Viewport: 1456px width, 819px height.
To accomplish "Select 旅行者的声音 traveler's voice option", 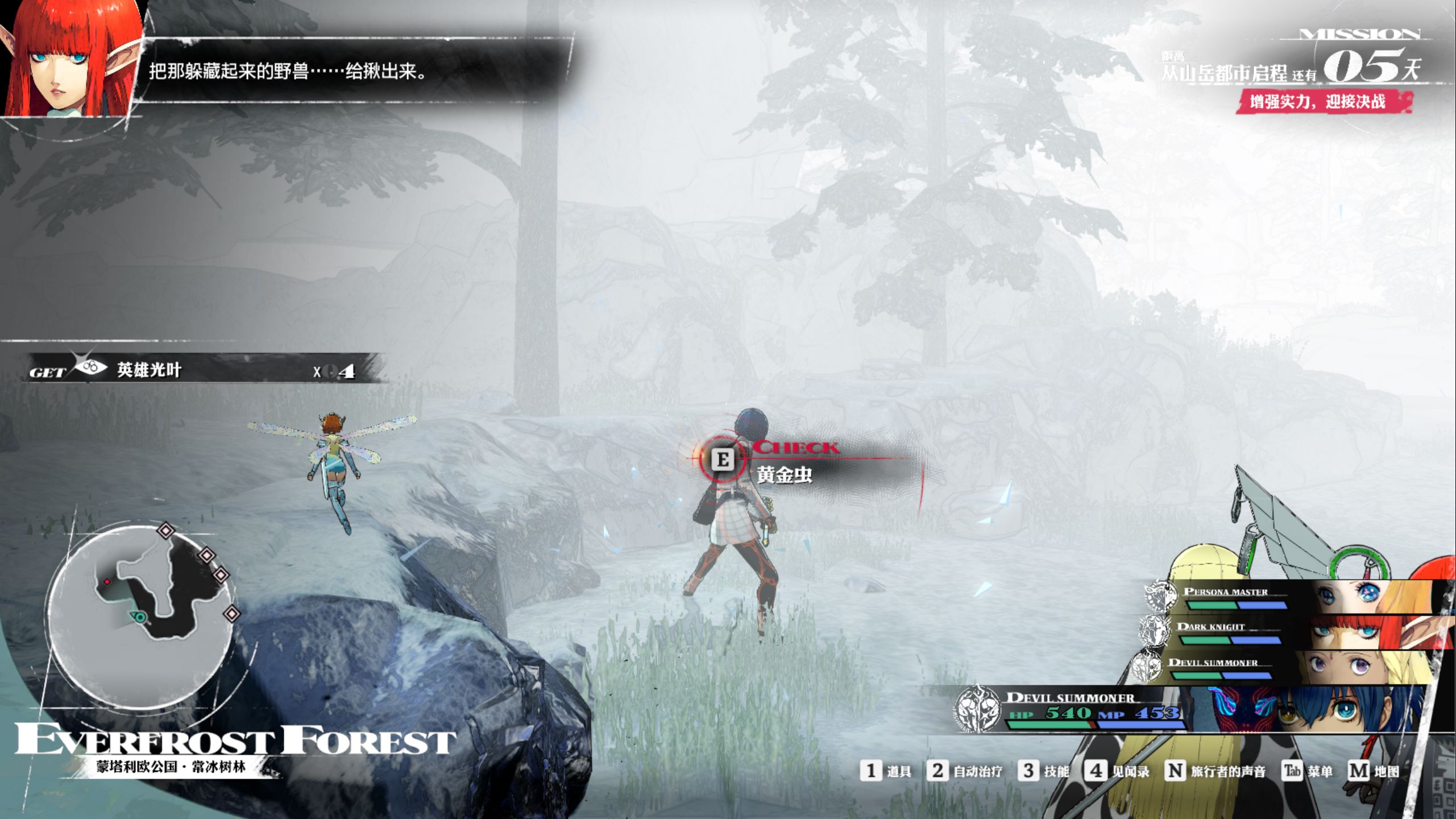I will click(1216, 771).
